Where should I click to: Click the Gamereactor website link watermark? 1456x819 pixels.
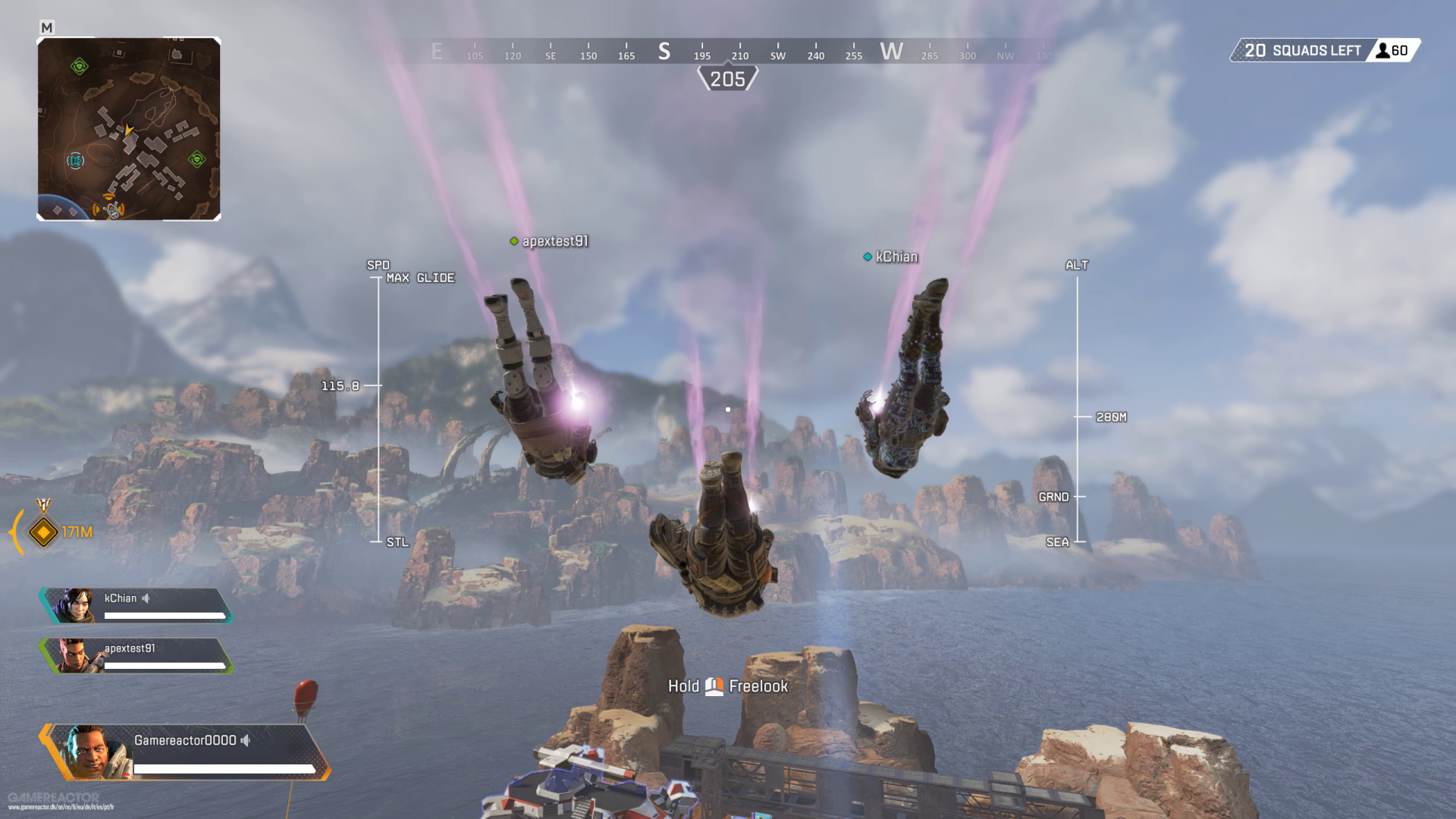tap(61, 807)
